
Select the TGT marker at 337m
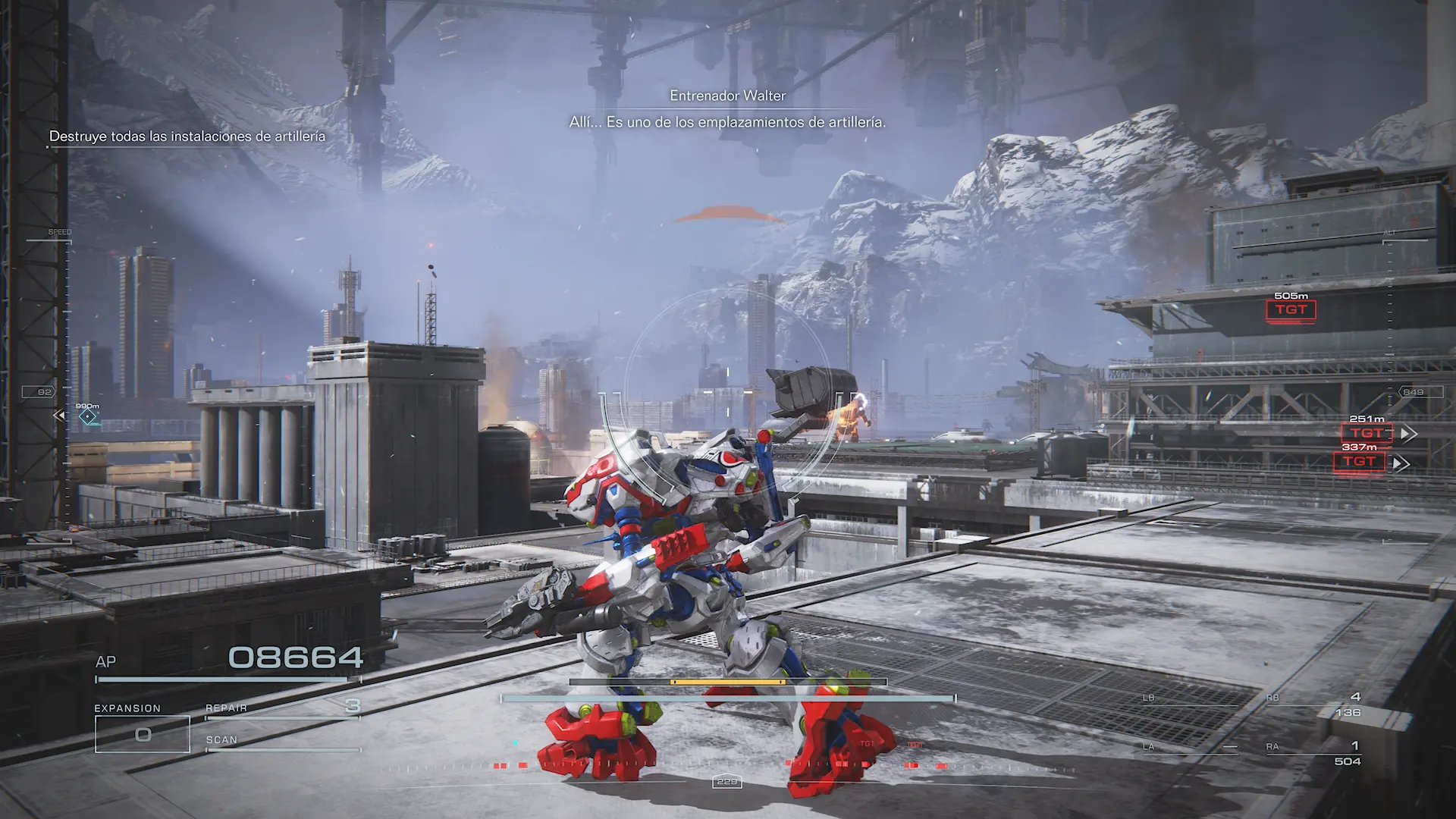point(1359,461)
